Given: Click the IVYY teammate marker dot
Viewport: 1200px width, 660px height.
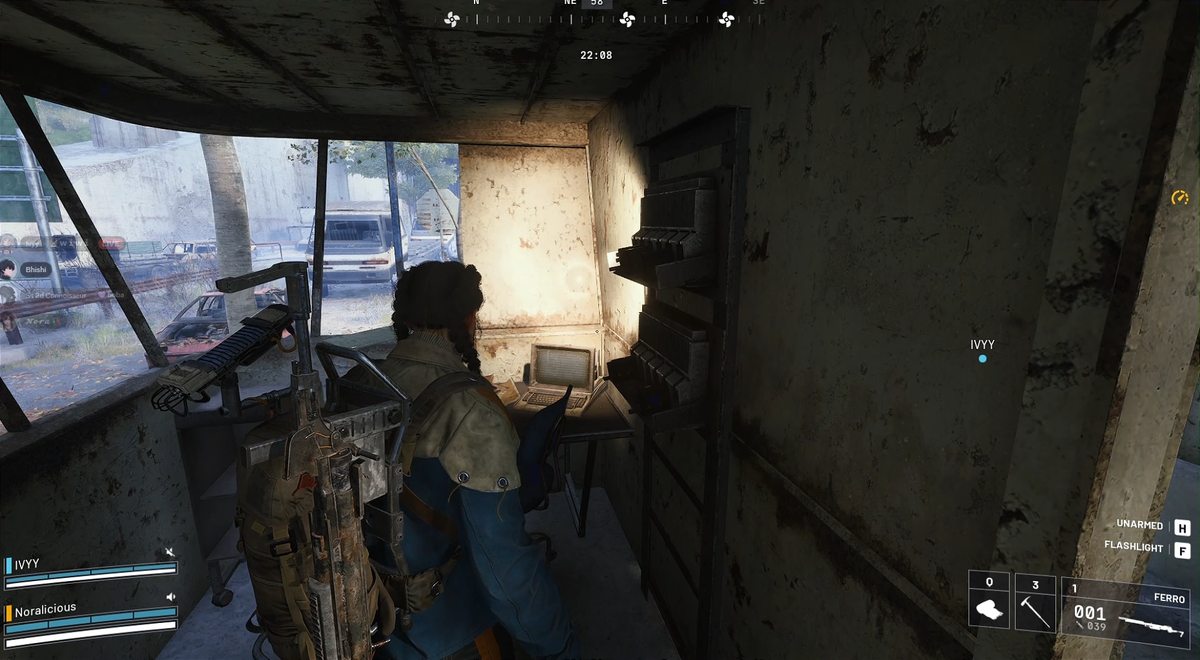Looking at the screenshot, I should [x=983, y=358].
